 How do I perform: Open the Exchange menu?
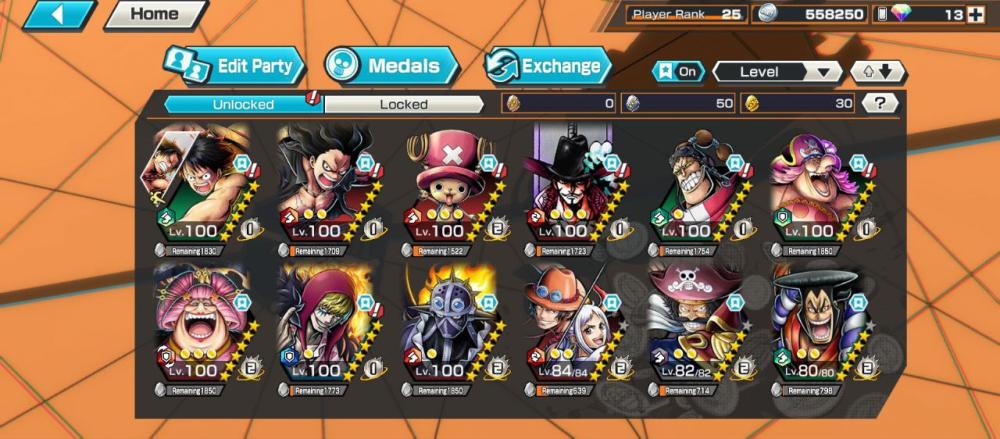(548, 67)
